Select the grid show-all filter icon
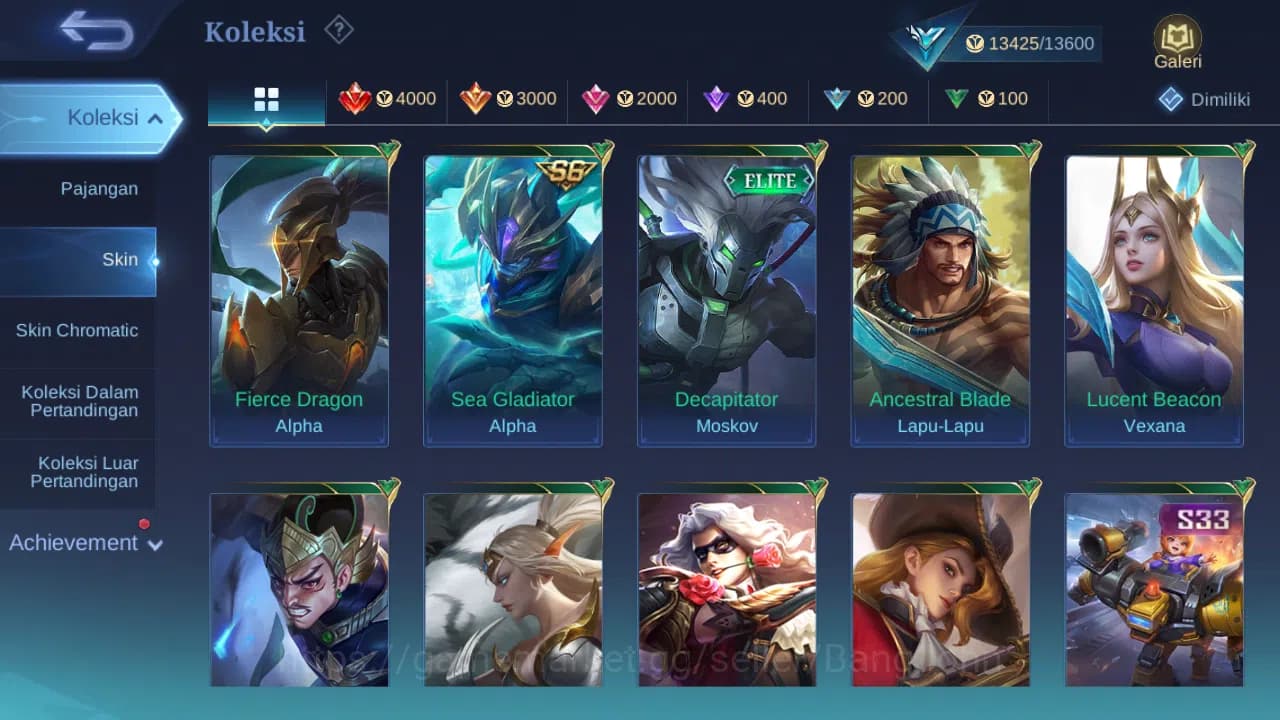The image size is (1280, 720). [265, 99]
